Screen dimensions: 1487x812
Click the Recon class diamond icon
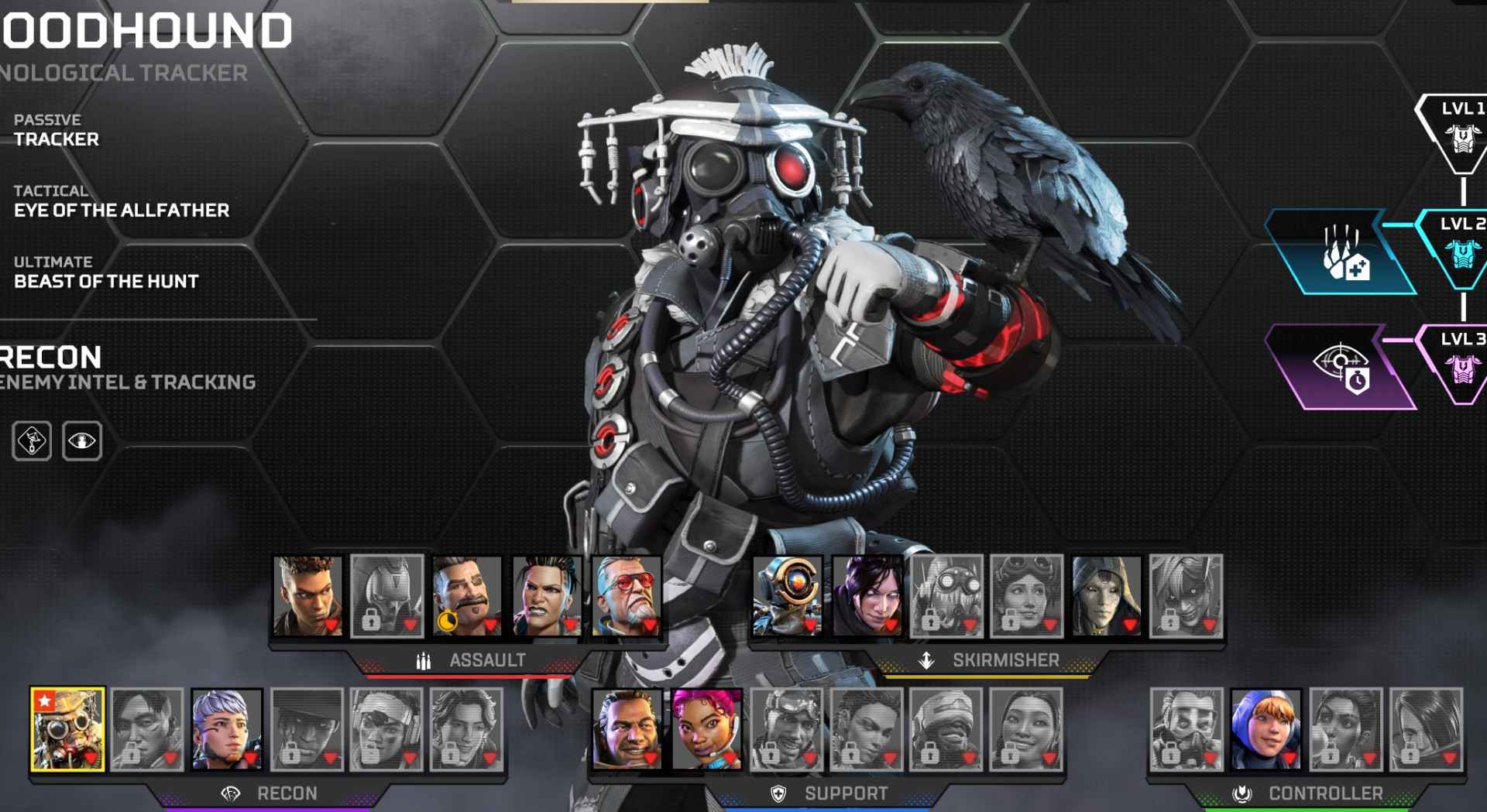click(x=228, y=794)
